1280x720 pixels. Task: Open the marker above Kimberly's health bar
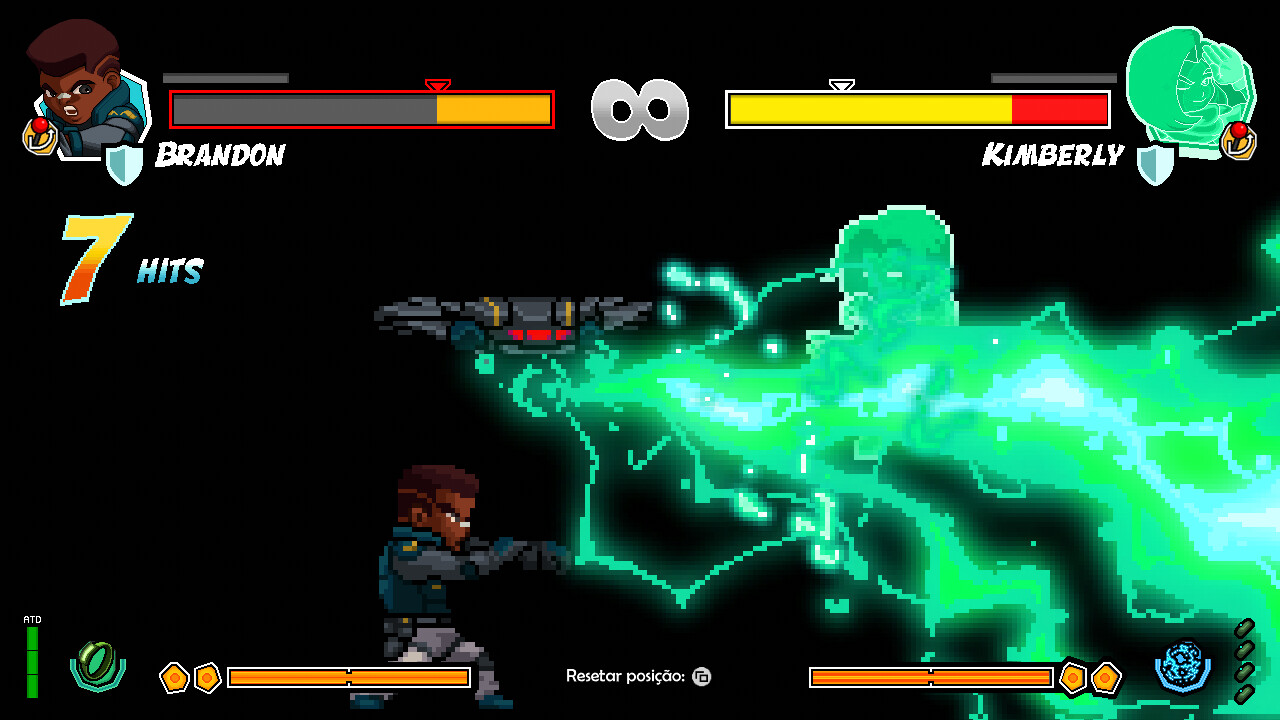coord(840,85)
